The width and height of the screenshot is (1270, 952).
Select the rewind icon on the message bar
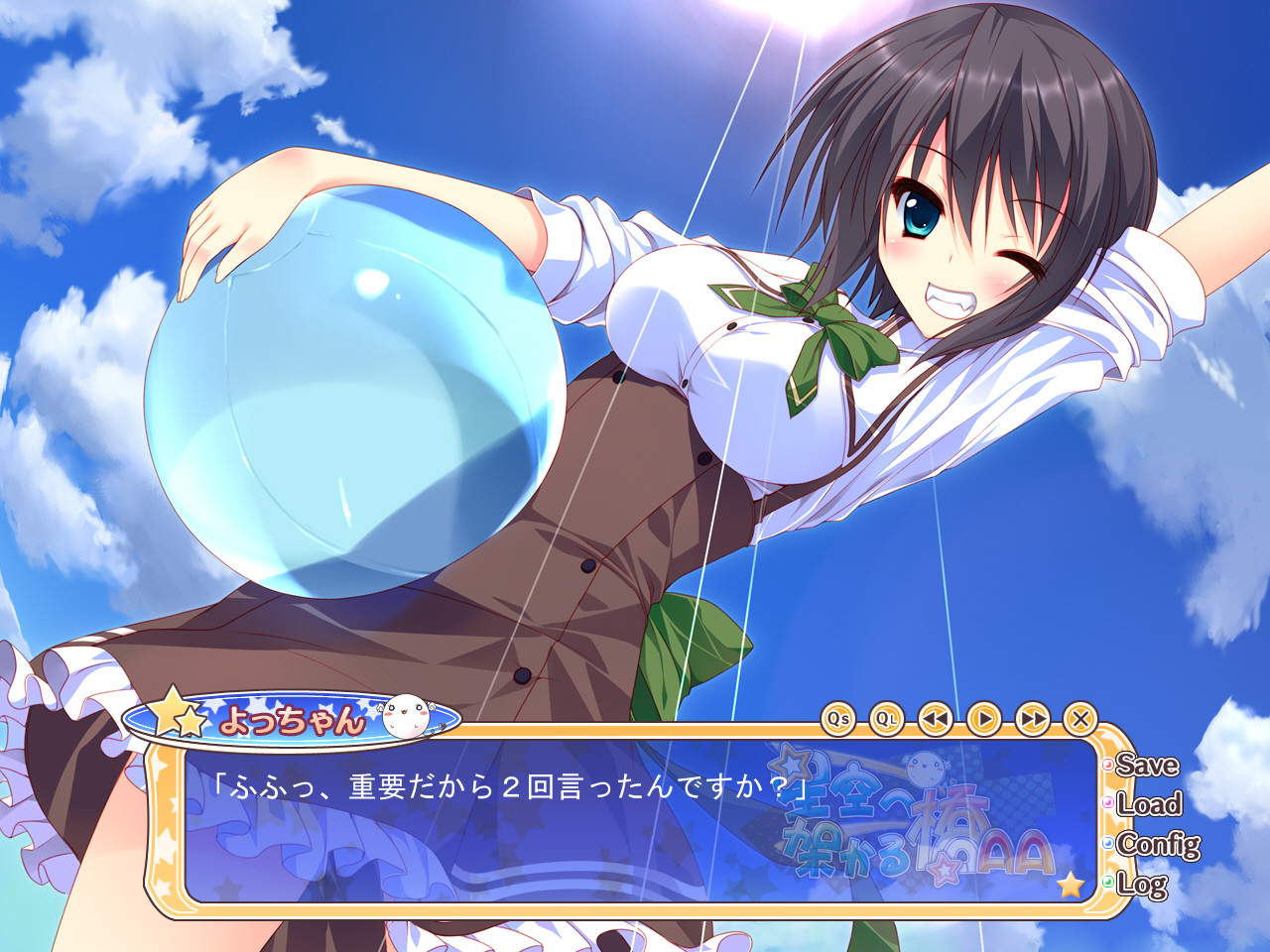936,716
